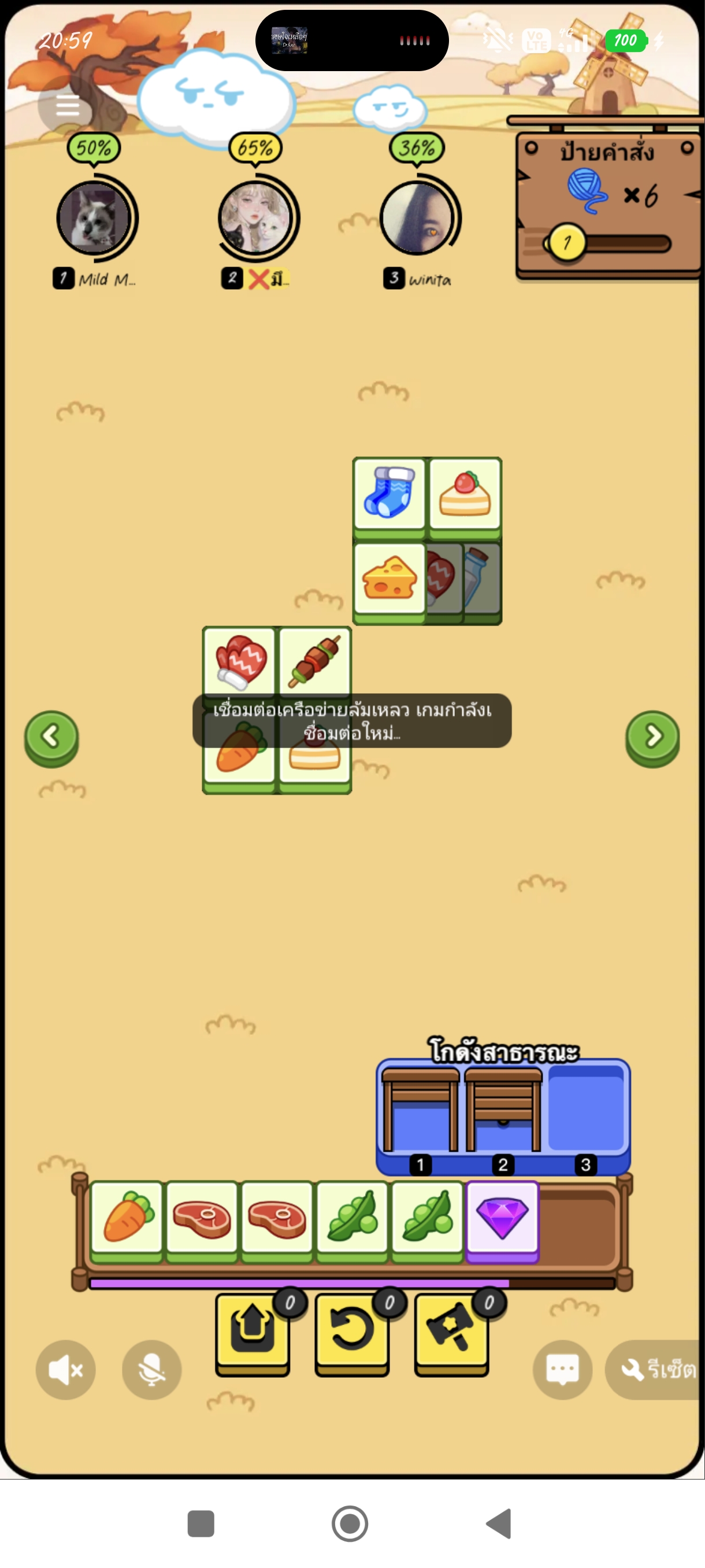Activate the hammer booster
This screenshot has width=705, height=1568.
point(451,1332)
